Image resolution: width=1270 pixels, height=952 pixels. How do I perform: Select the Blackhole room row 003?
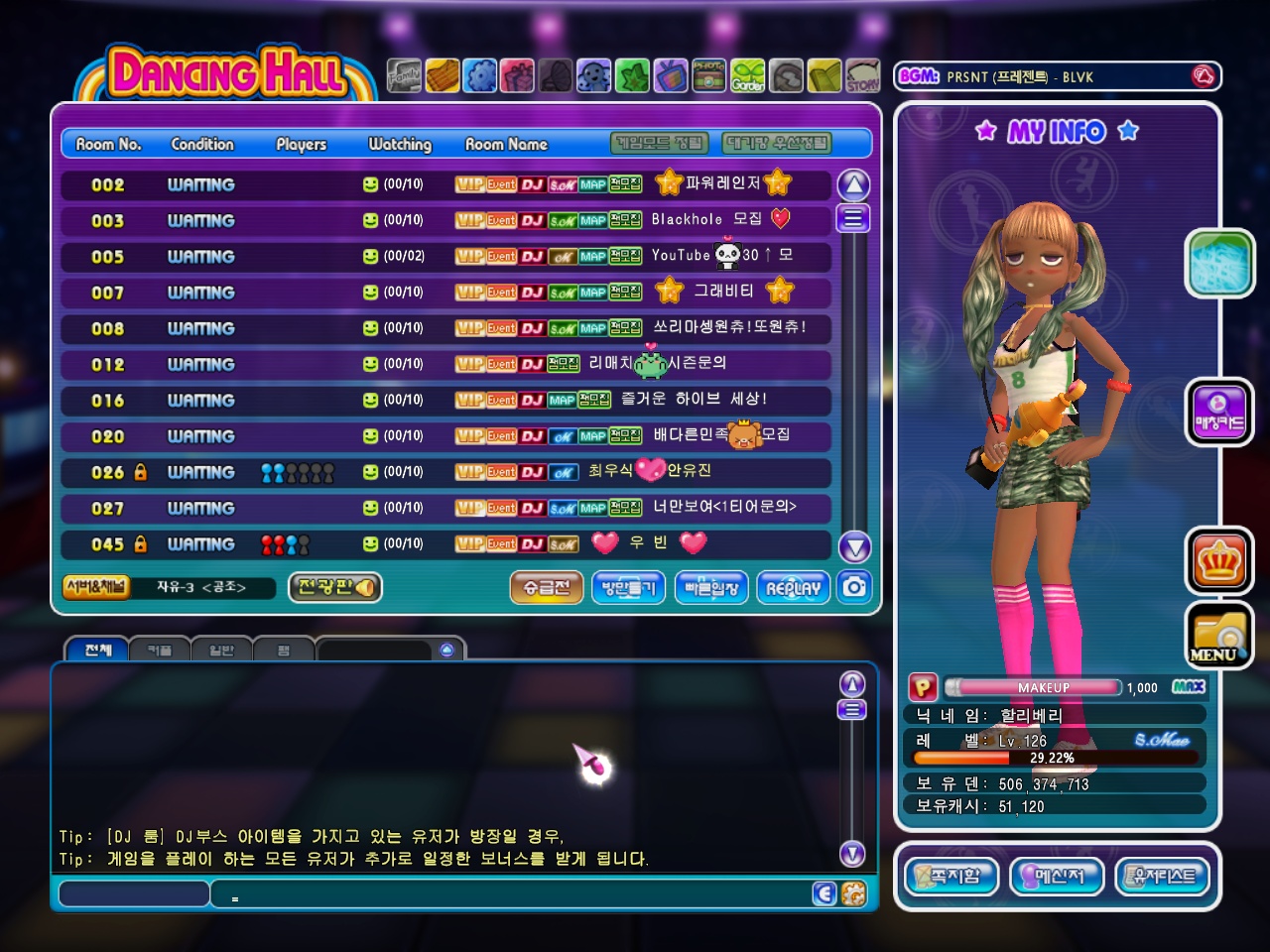click(x=445, y=220)
